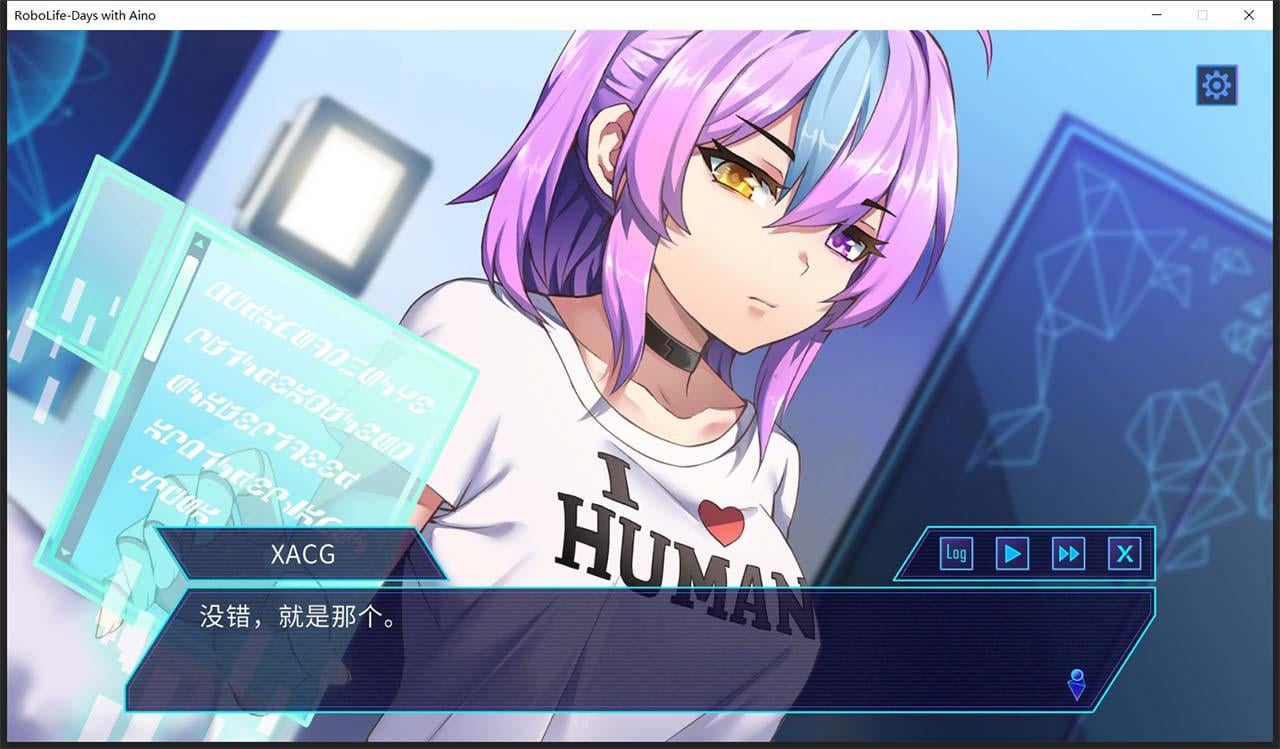Hide the dialogue UI using the X icon

click(x=1125, y=552)
